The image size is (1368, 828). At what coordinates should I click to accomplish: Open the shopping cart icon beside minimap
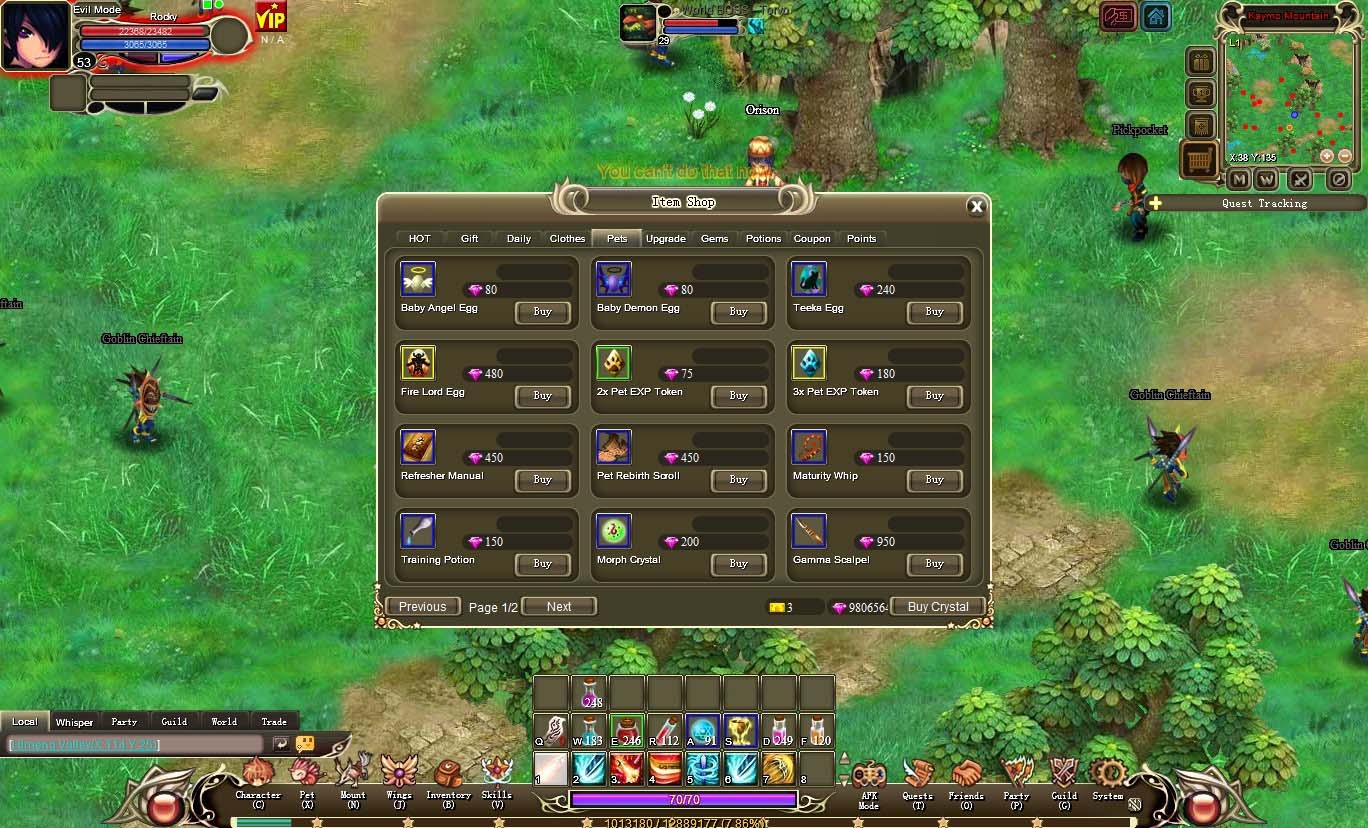pyautogui.click(x=1200, y=160)
